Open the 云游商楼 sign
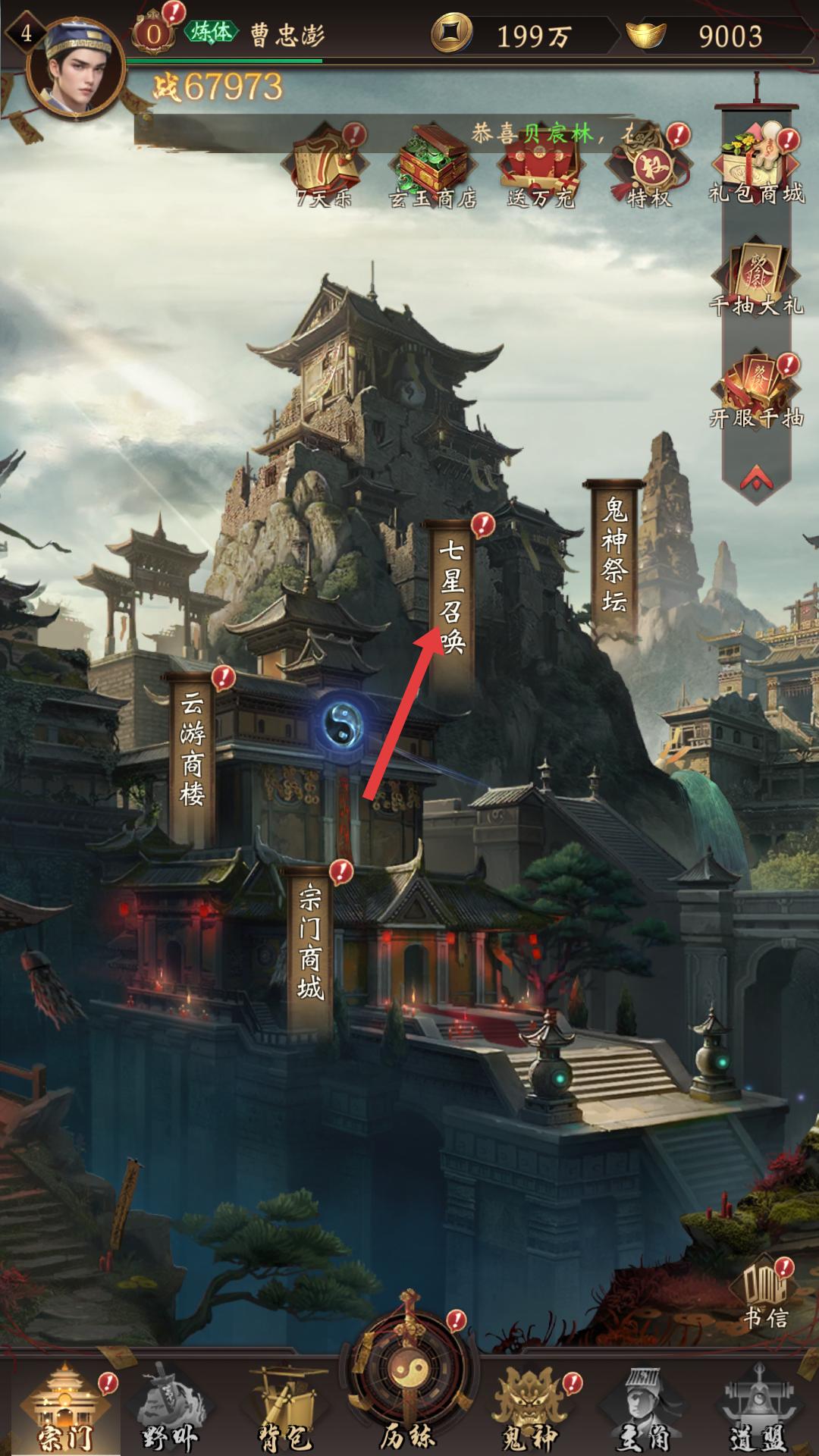 [x=193, y=751]
